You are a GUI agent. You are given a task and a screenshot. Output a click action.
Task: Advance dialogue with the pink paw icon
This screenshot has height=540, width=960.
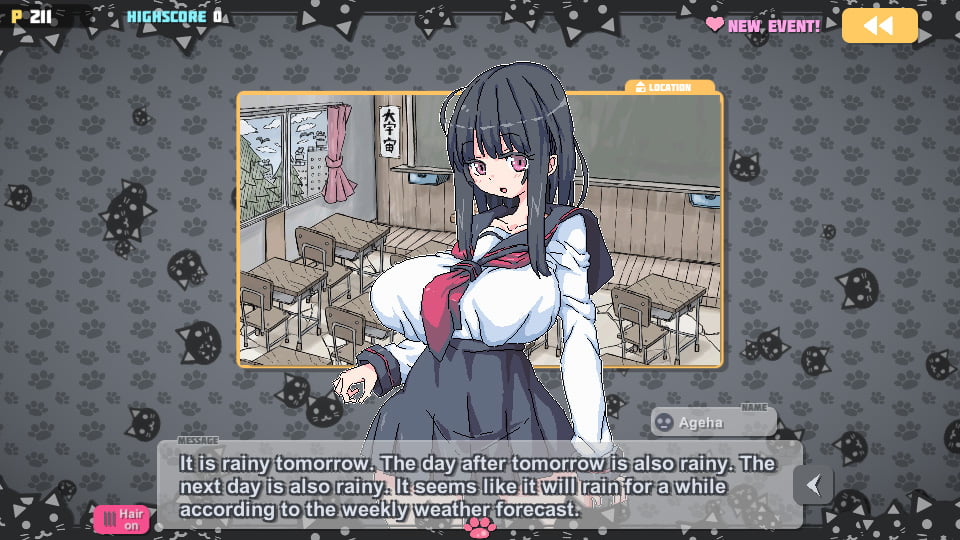click(x=480, y=525)
